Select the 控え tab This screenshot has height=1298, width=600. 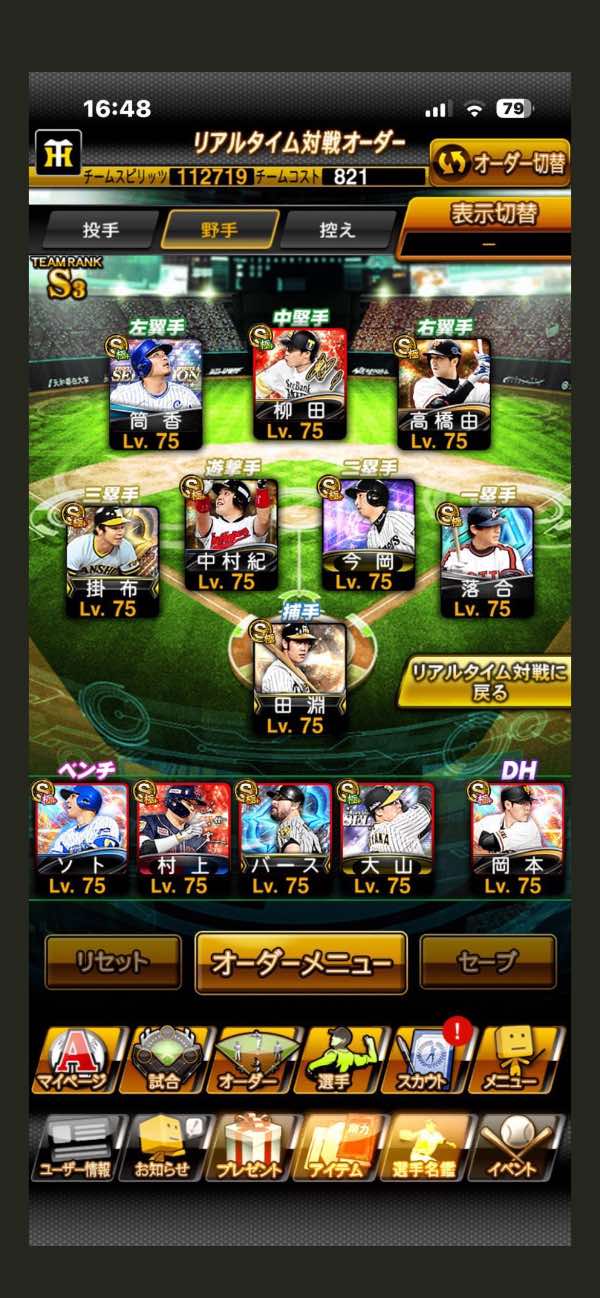(x=337, y=230)
